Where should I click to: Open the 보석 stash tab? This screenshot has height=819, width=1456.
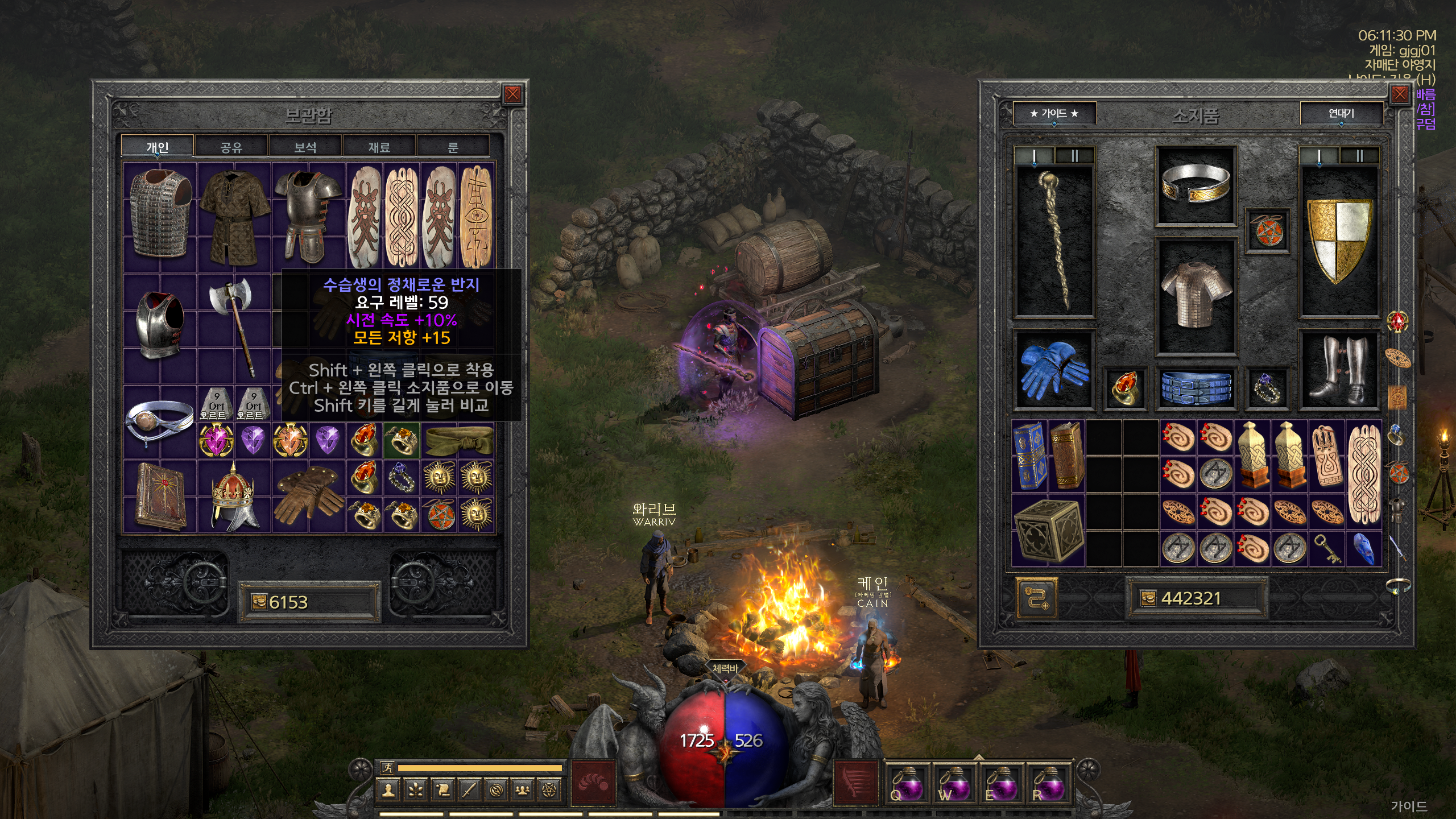(305, 147)
